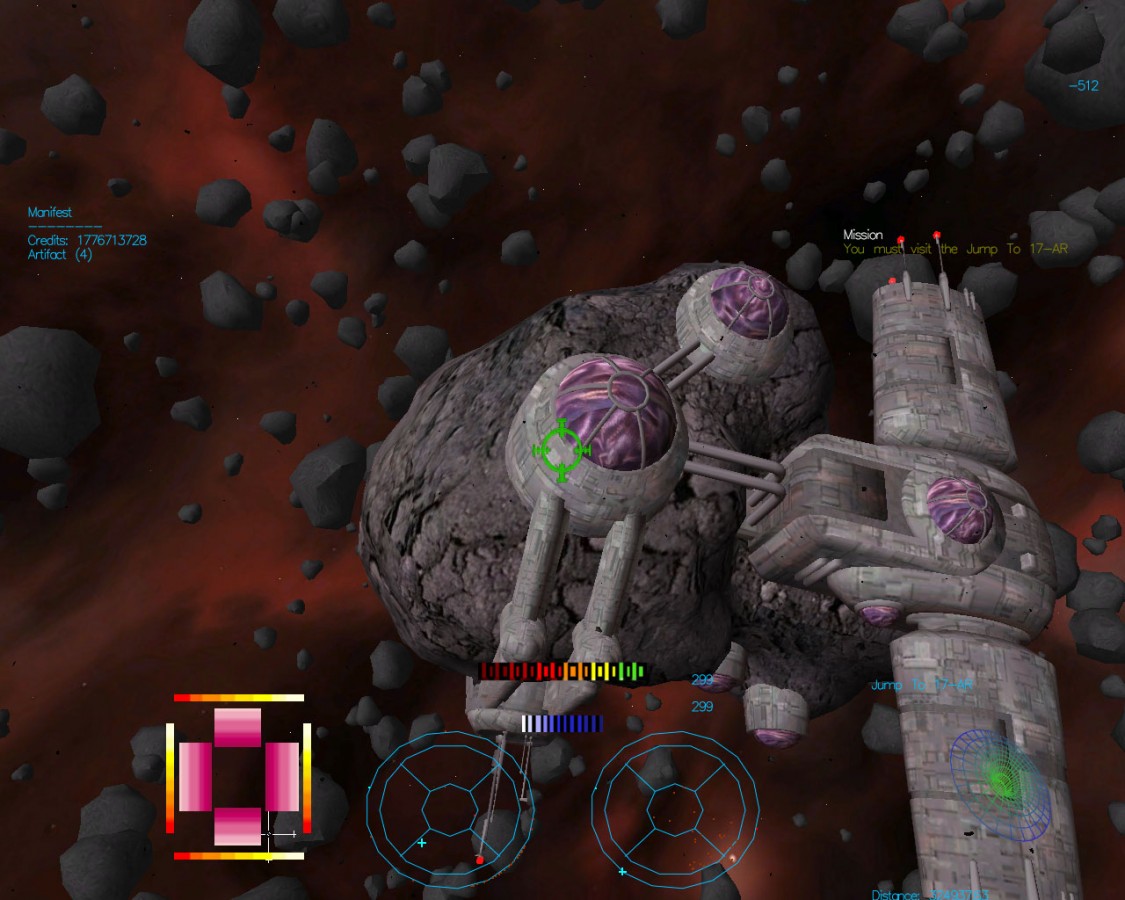Open the Mission objective tracker
The height and width of the screenshot is (900, 1125).
click(862, 236)
